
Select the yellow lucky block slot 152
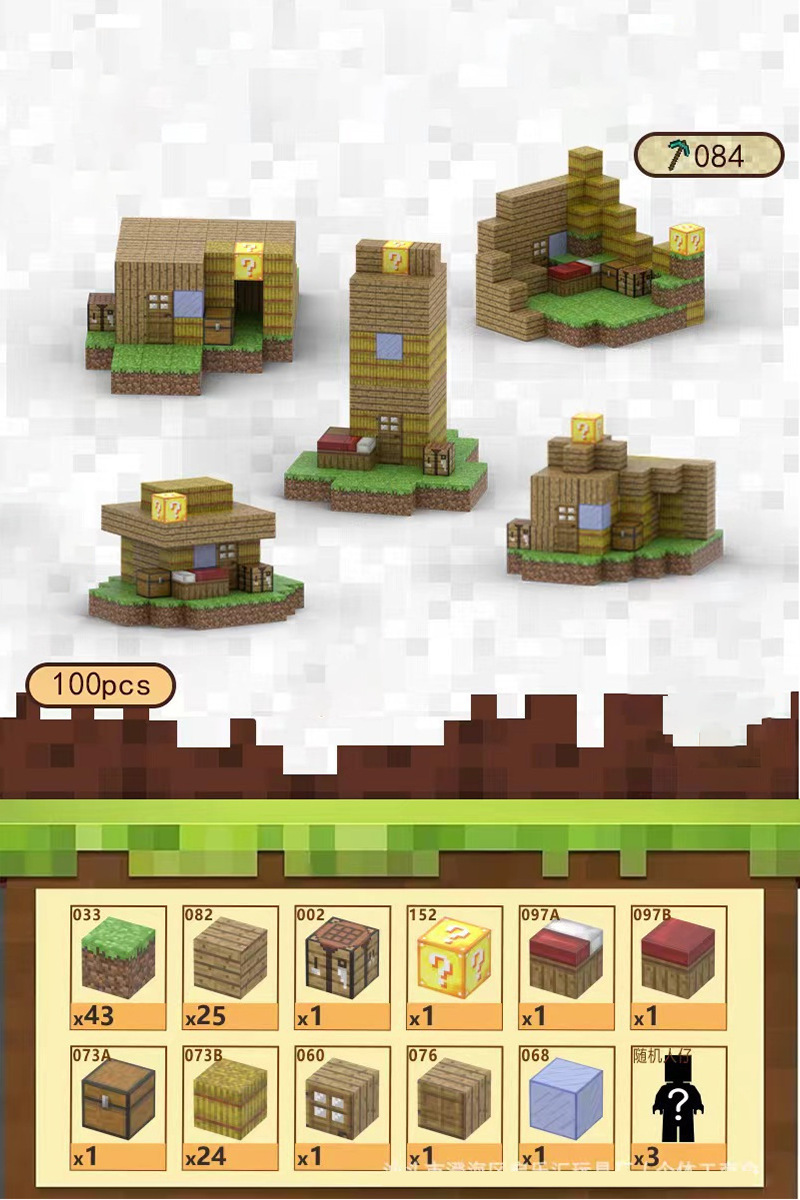coord(455,966)
